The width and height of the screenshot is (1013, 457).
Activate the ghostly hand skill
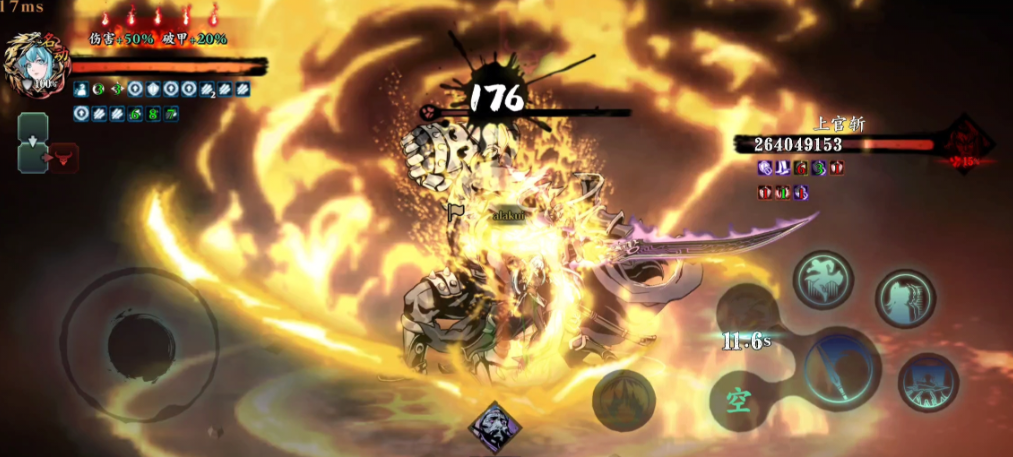point(823,279)
